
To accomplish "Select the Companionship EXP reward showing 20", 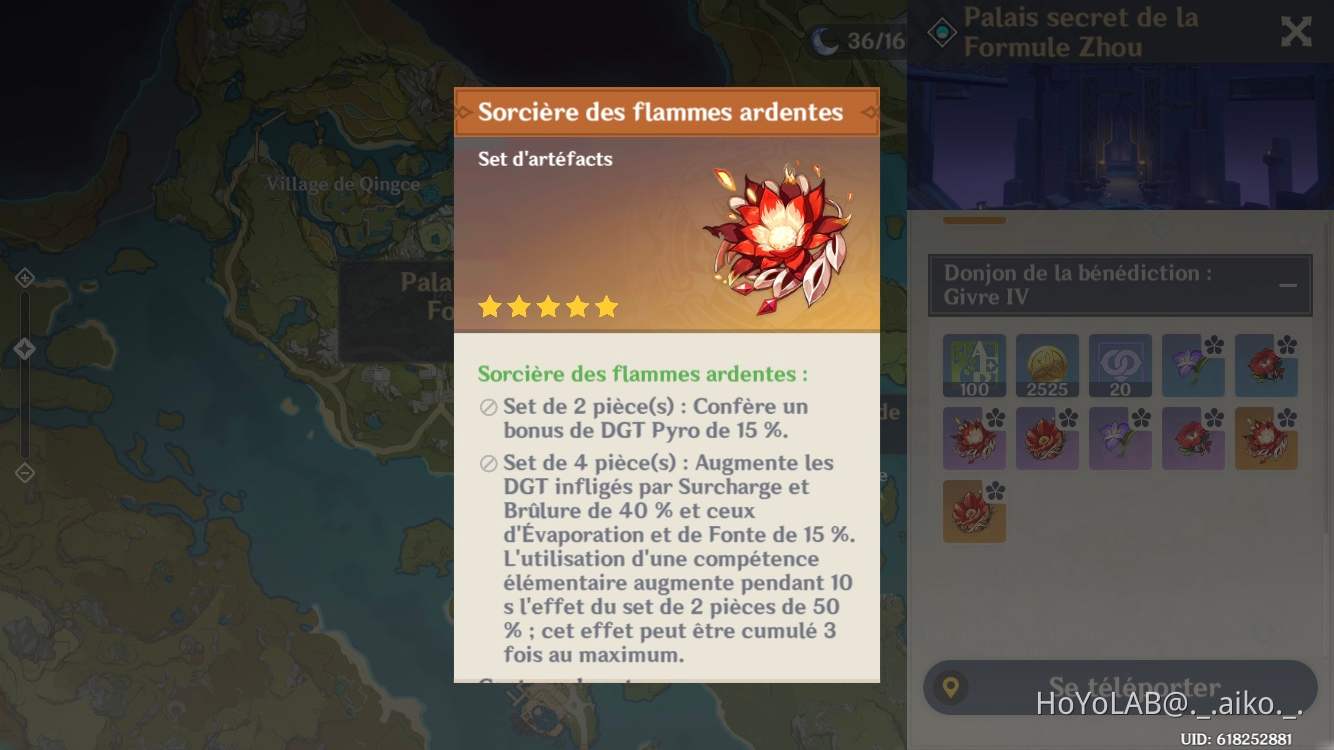I will (x=1120, y=365).
